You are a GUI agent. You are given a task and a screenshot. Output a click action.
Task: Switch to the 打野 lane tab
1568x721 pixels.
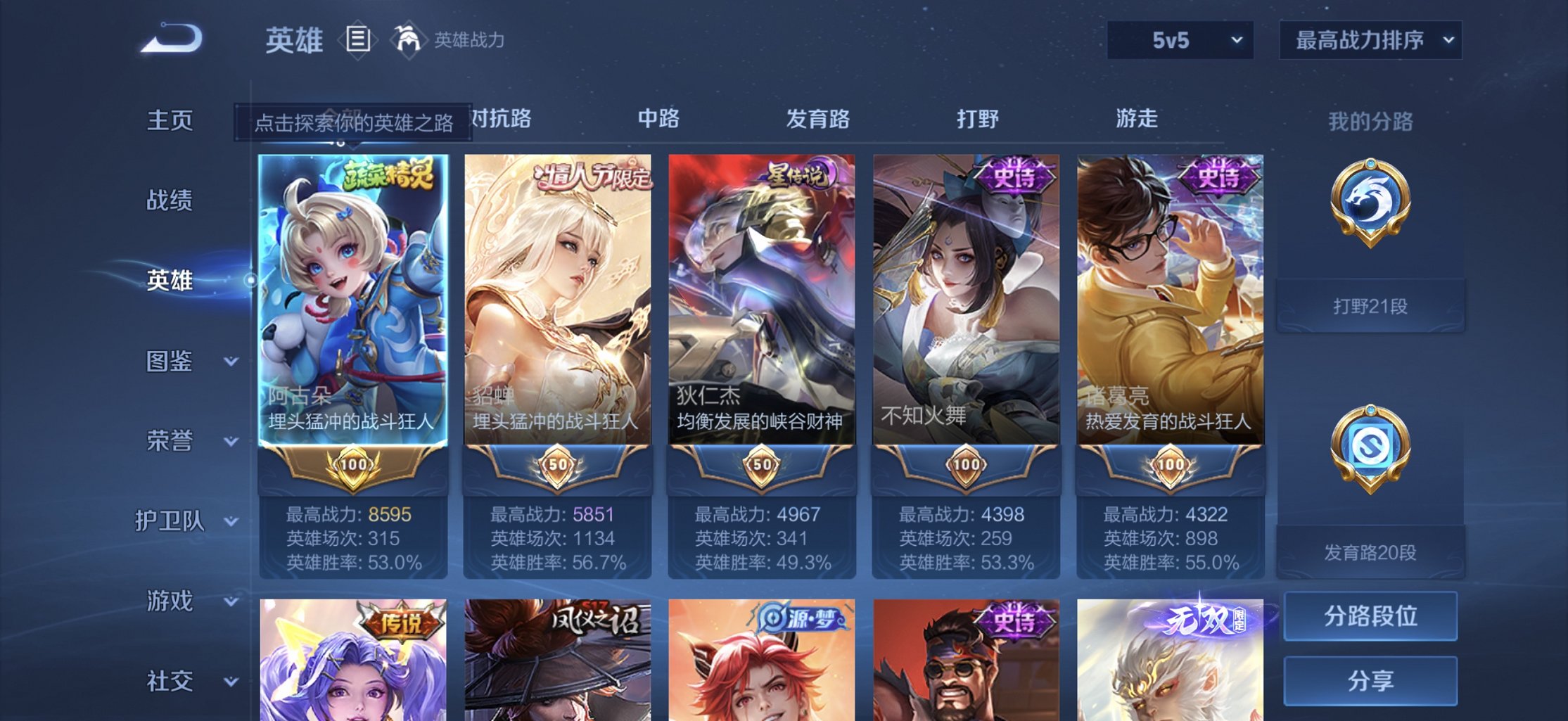[978, 120]
